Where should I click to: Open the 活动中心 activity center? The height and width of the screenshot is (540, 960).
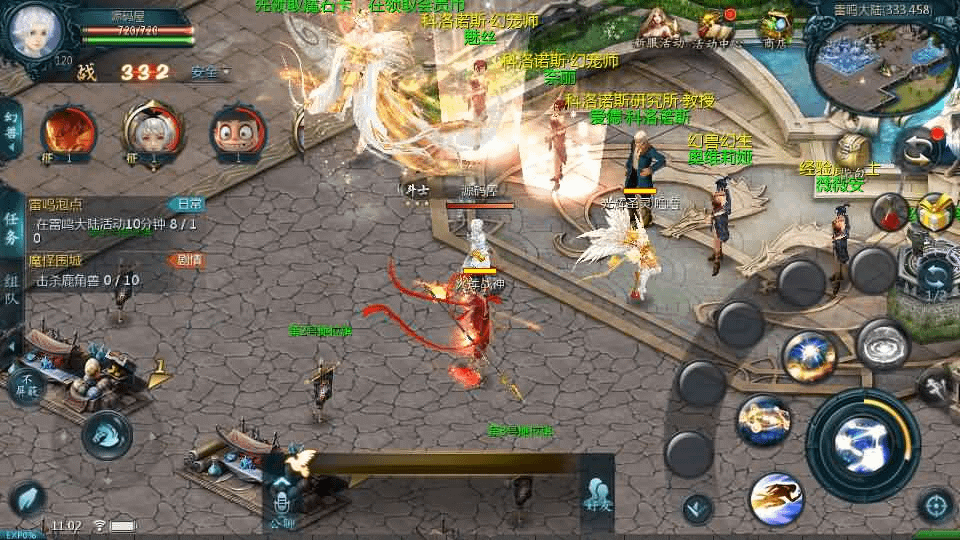pos(717,28)
